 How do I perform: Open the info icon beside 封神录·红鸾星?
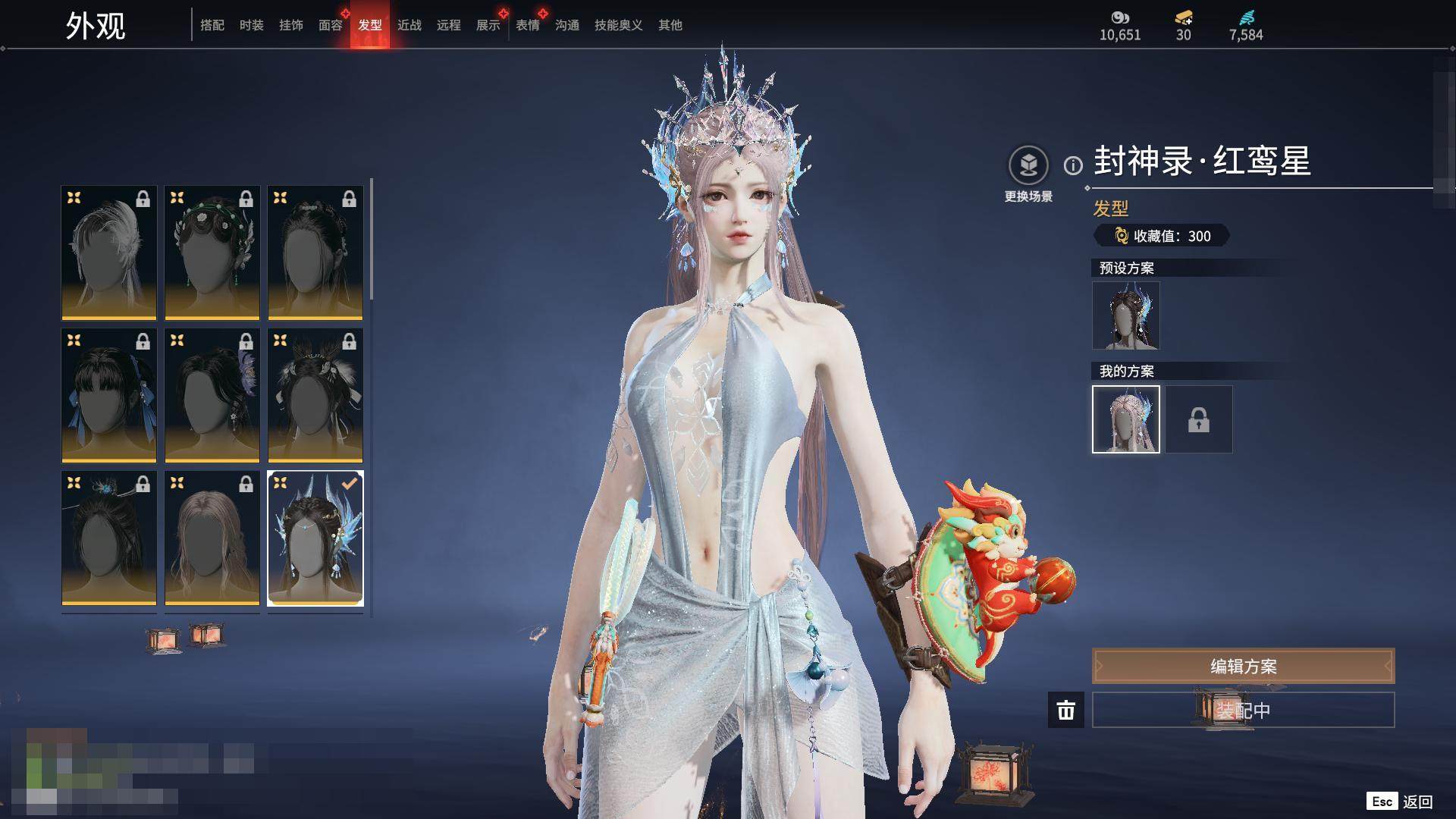coord(1073,165)
